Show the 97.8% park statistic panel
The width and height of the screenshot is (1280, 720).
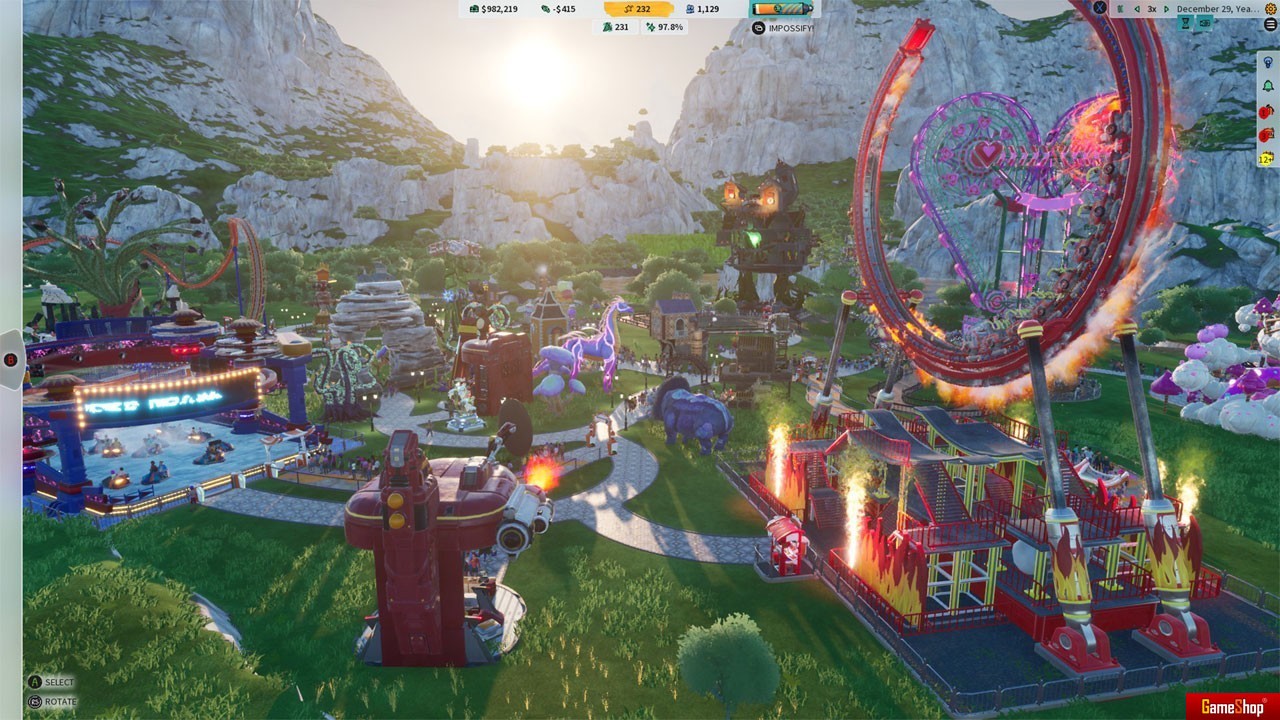click(x=665, y=27)
